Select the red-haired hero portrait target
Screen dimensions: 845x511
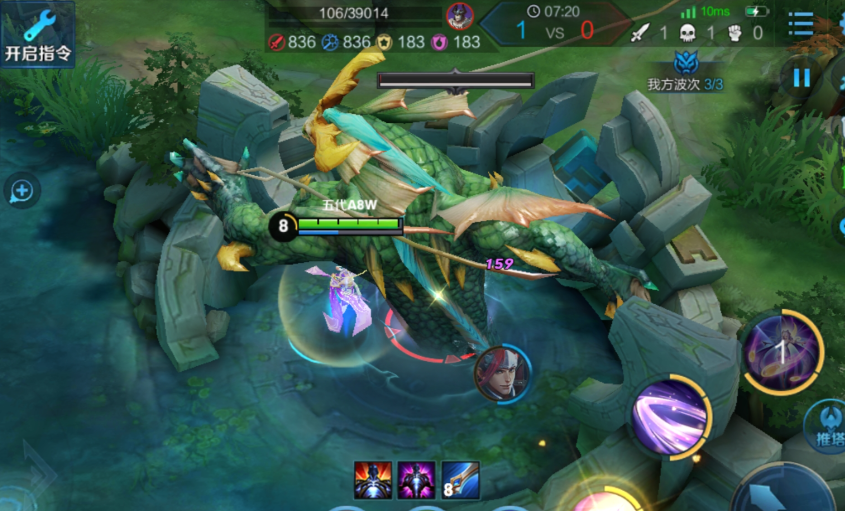click(x=502, y=373)
